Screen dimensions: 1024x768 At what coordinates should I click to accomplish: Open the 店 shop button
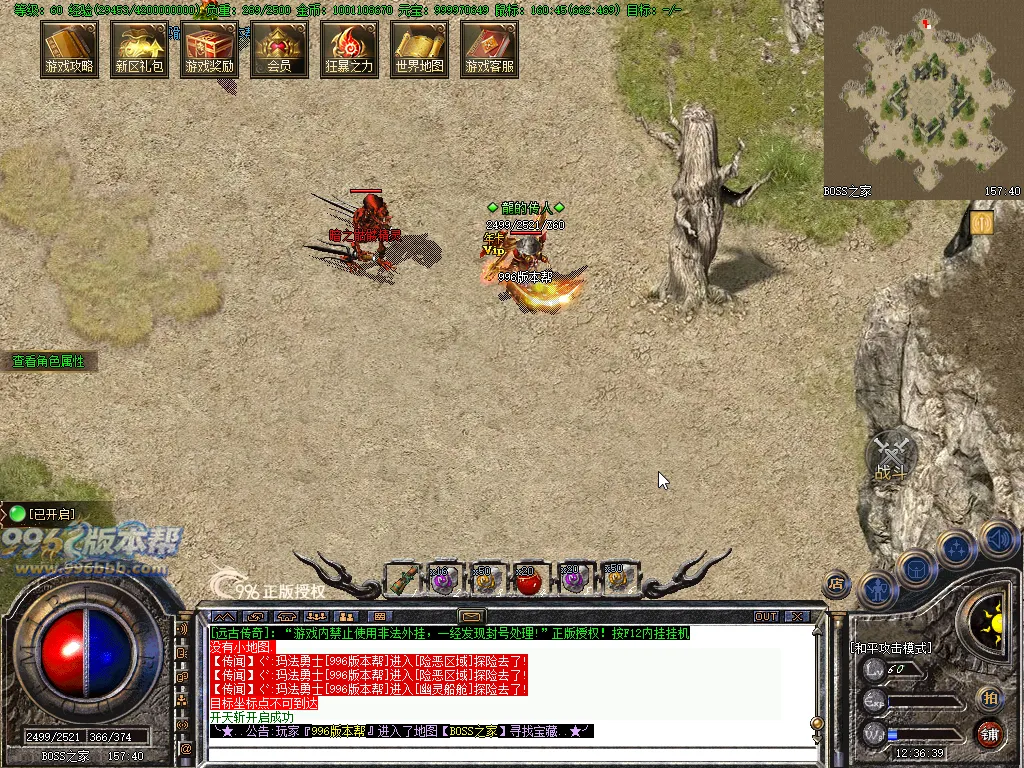pyautogui.click(x=836, y=584)
